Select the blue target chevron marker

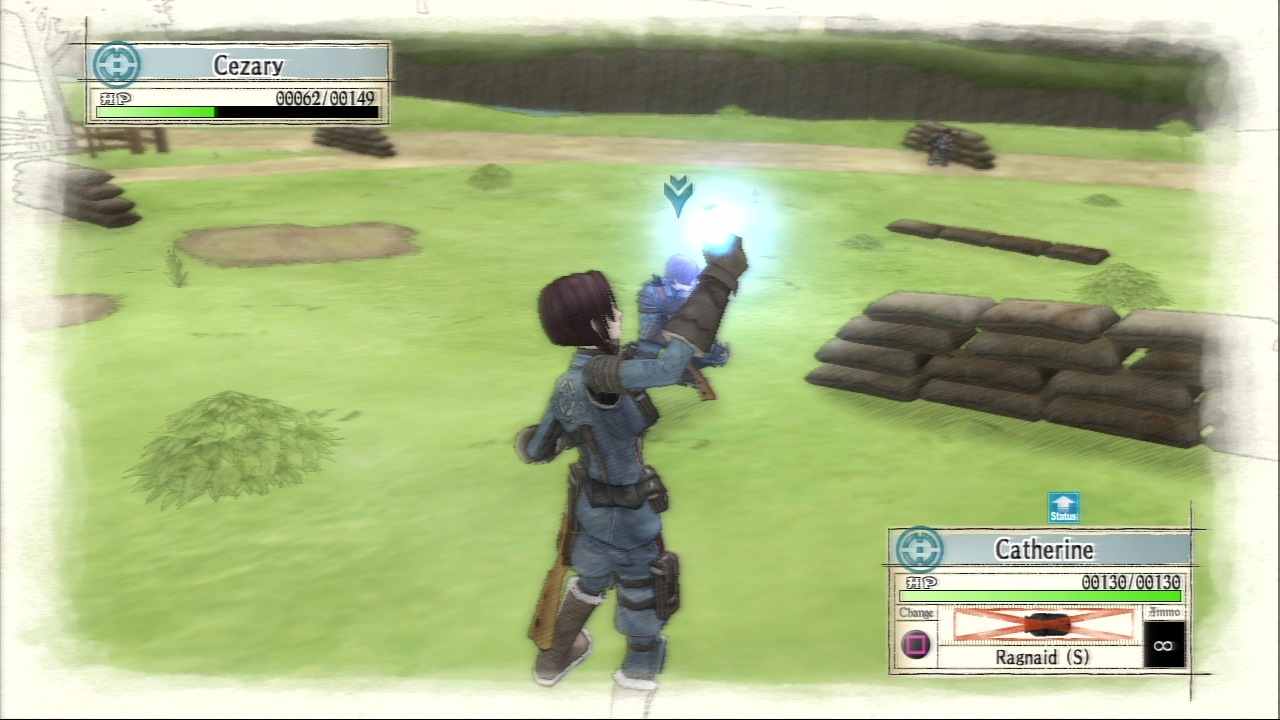(x=678, y=195)
